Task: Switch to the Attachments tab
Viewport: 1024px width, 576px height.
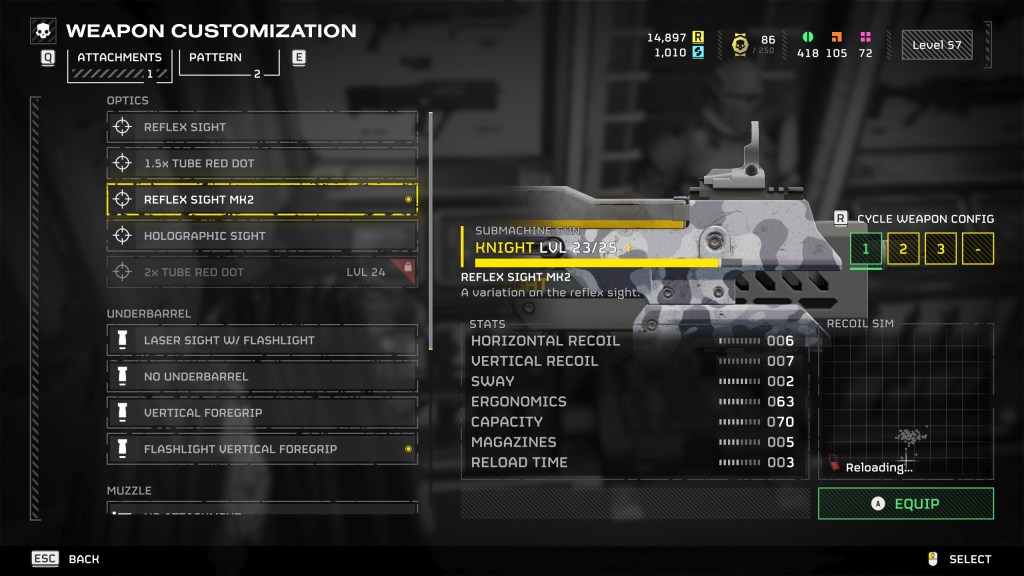Action: (x=119, y=62)
